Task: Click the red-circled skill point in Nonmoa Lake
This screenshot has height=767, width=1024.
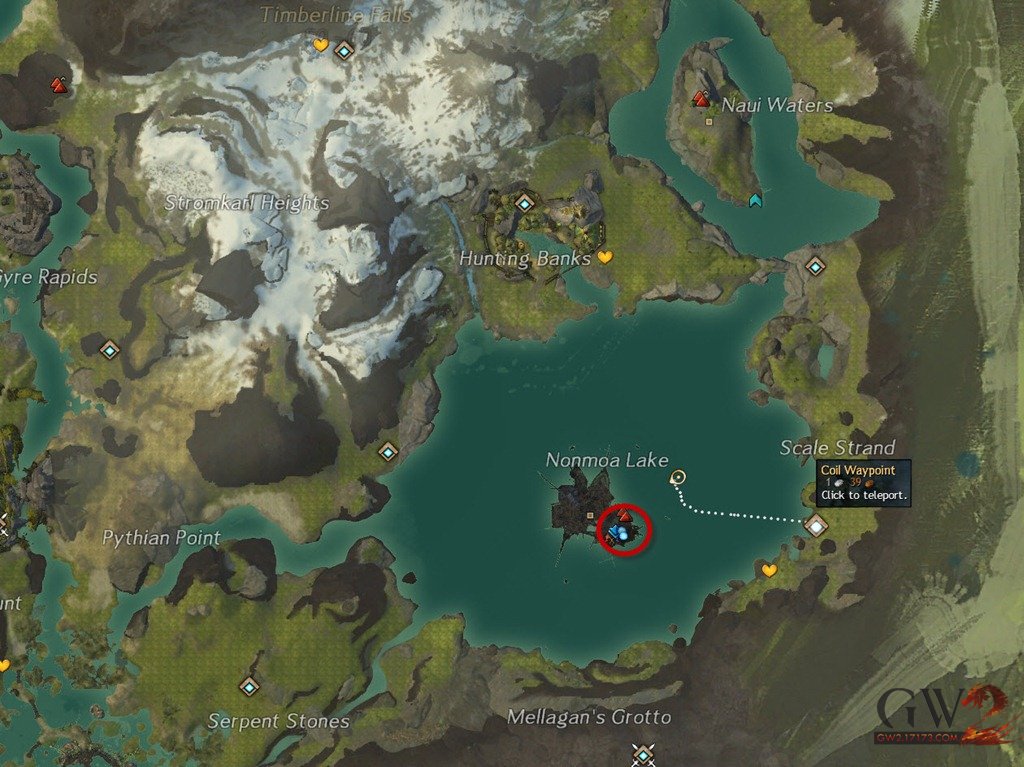Action: pyautogui.click(x=624, y=516)
